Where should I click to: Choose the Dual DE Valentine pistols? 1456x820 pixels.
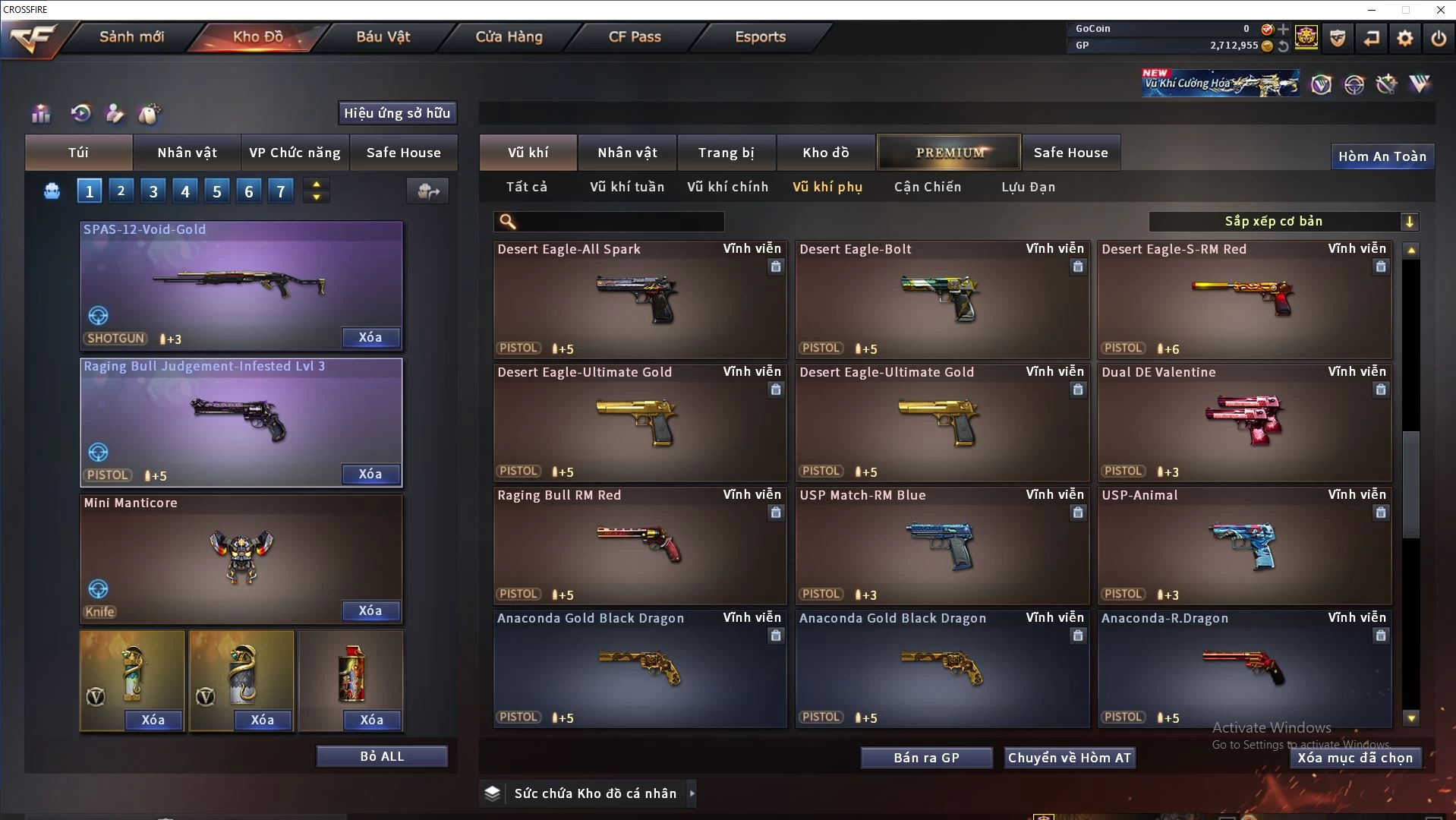click(x=1244, y=423)
